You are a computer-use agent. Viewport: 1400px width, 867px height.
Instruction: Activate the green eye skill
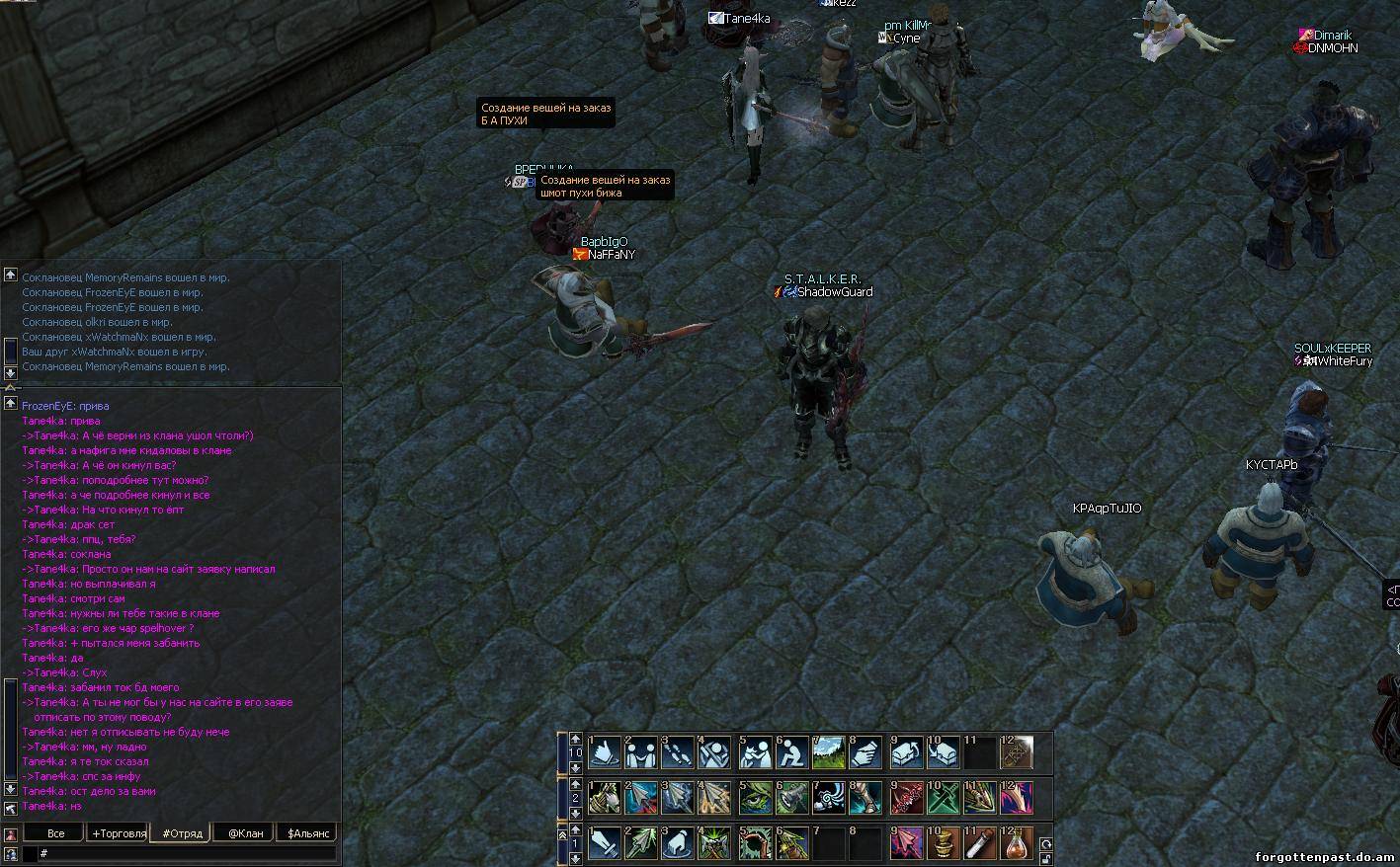(755, 798)
